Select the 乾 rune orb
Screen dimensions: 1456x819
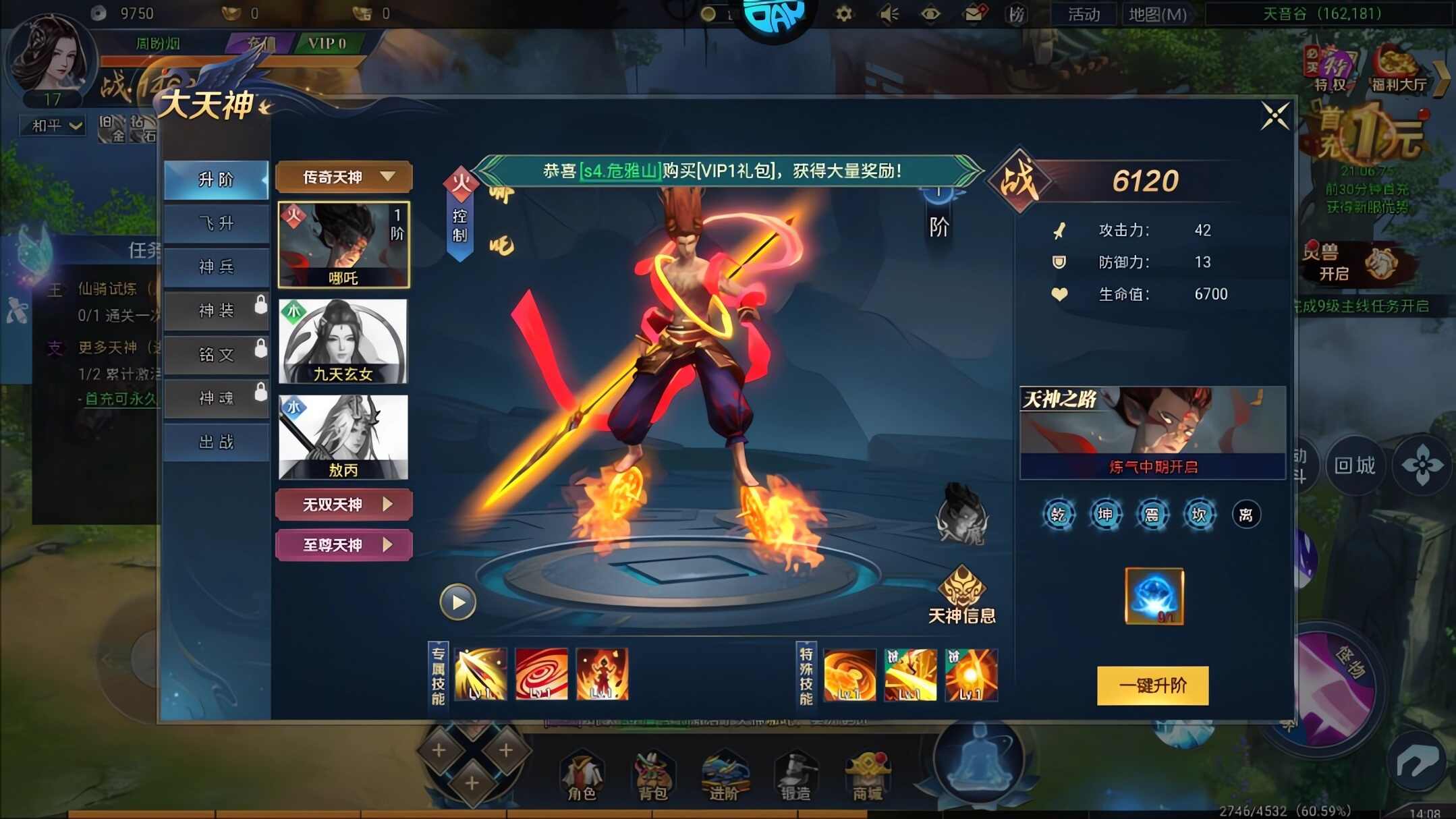pos(1058,513)
